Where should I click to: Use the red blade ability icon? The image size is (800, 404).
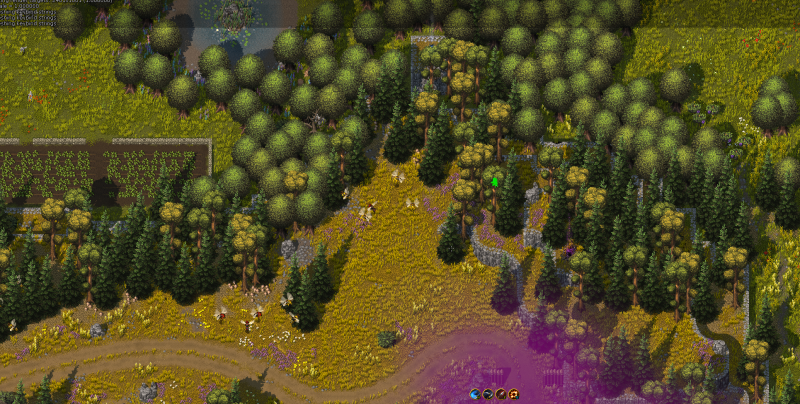click(x=500, y=394)
